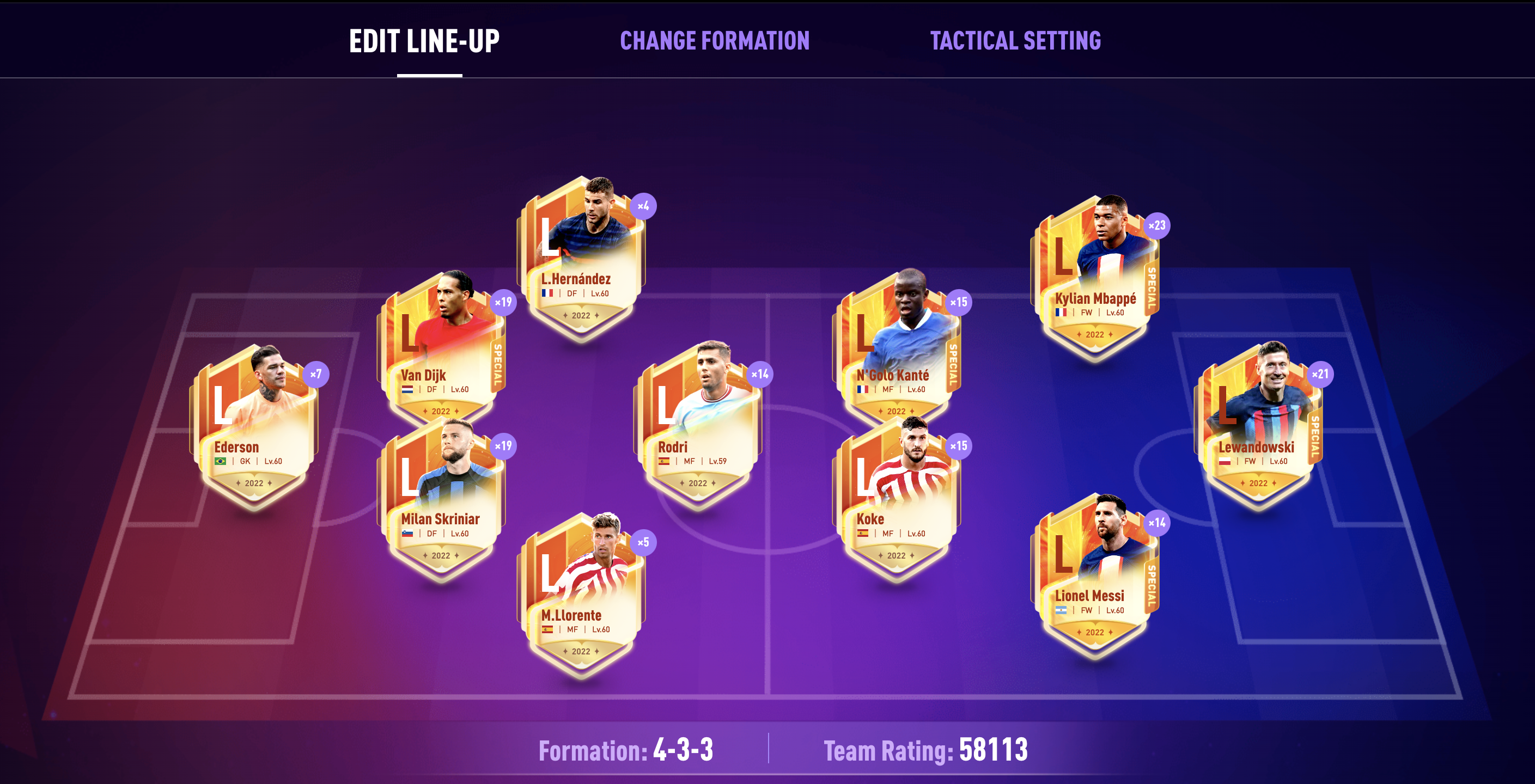Switch to the Edit Line-Up tab
The image size is (1535, 784).
(424, 41)
